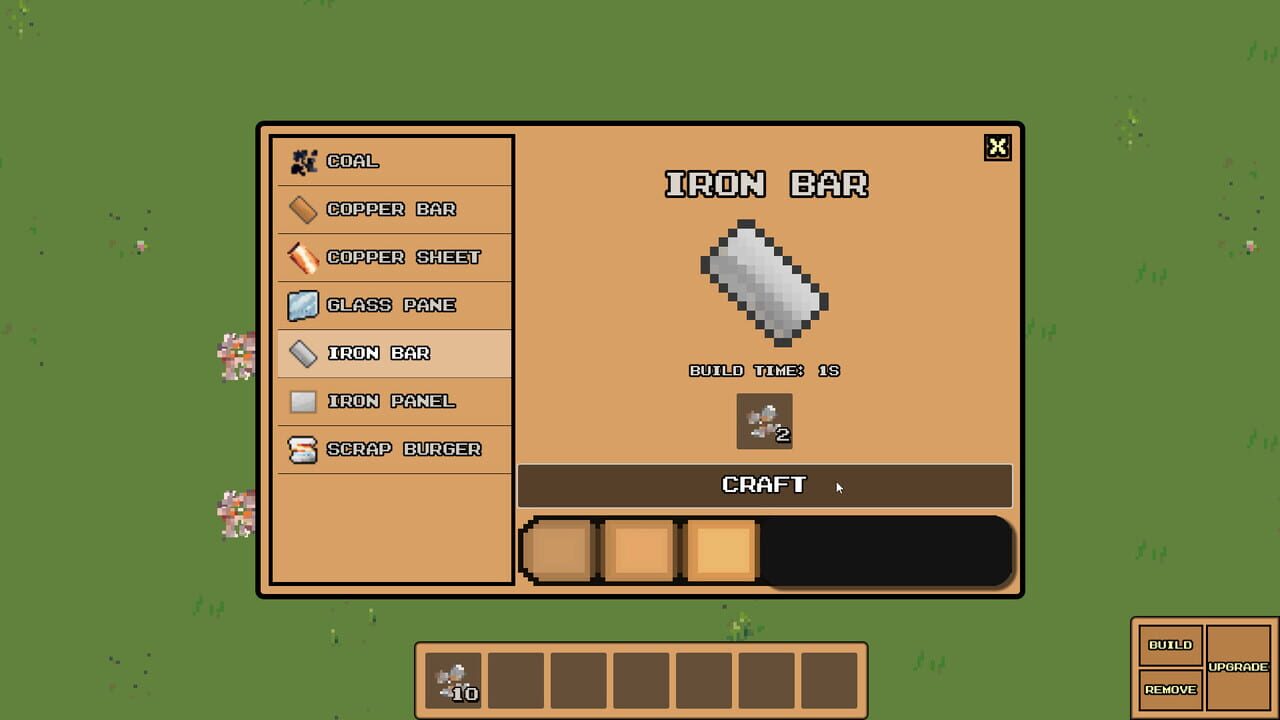The image size is (1280, 720).
Task: Select the Copper Sheet icon
Action: [301, 256]
